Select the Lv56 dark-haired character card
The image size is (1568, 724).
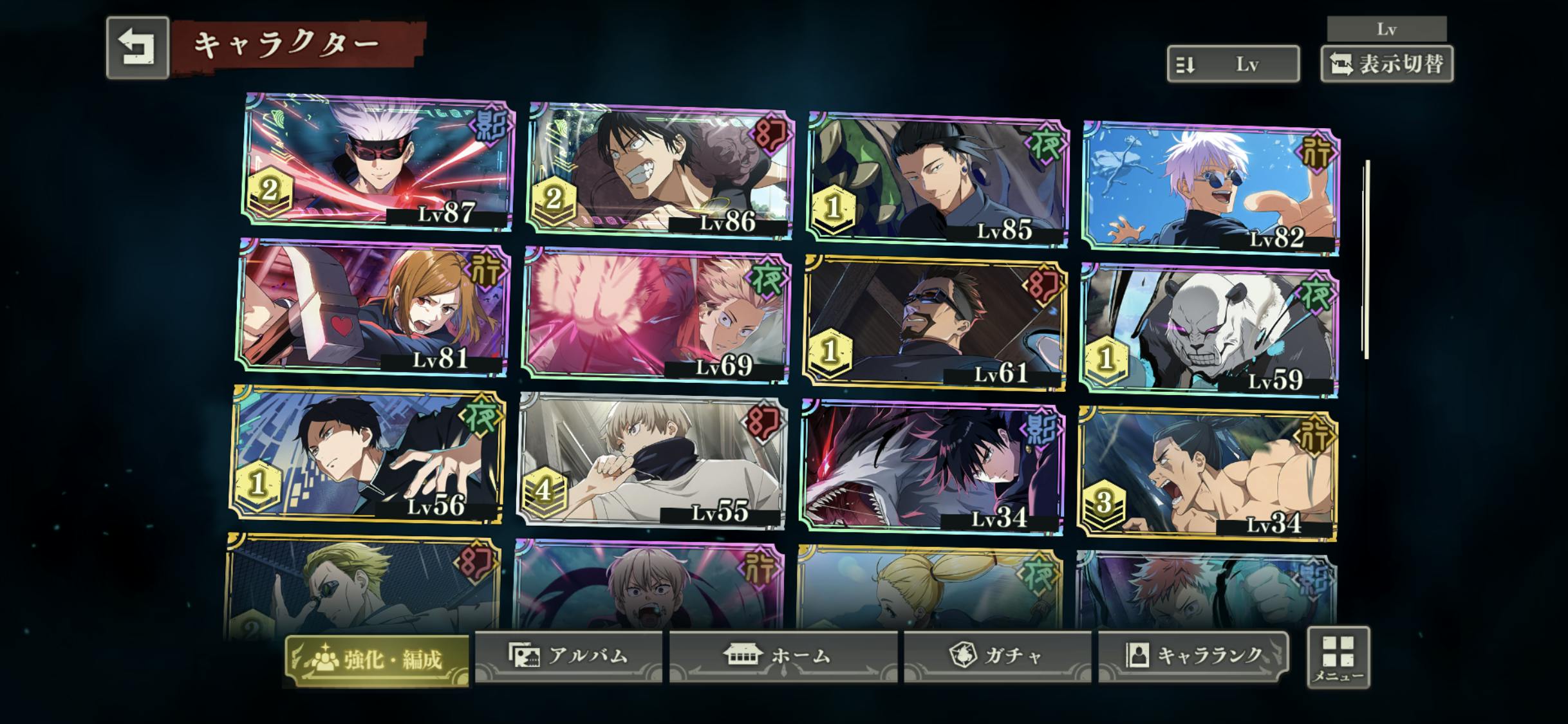tap(368, 454)
